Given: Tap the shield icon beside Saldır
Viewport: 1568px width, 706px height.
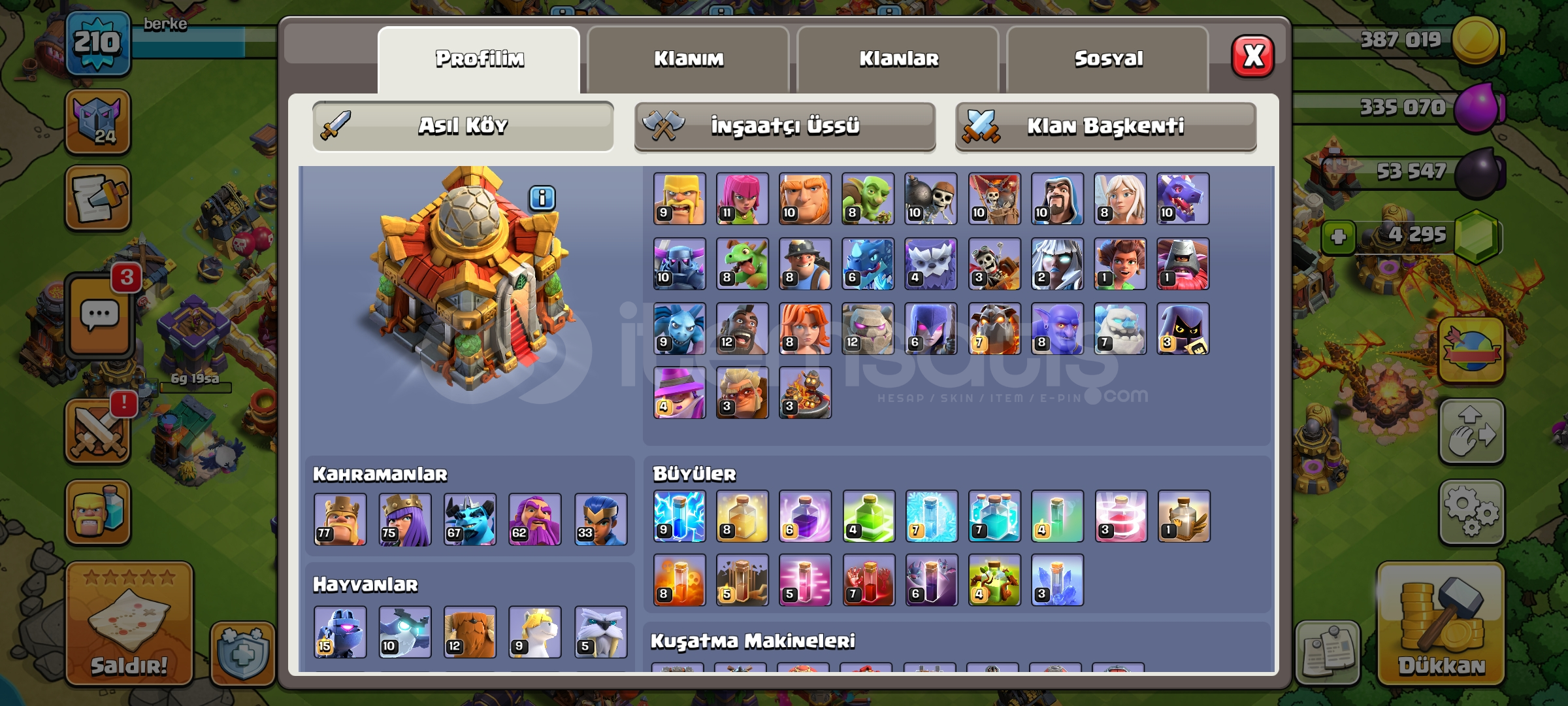Looking at the screenshot, I should pos(240,650).
